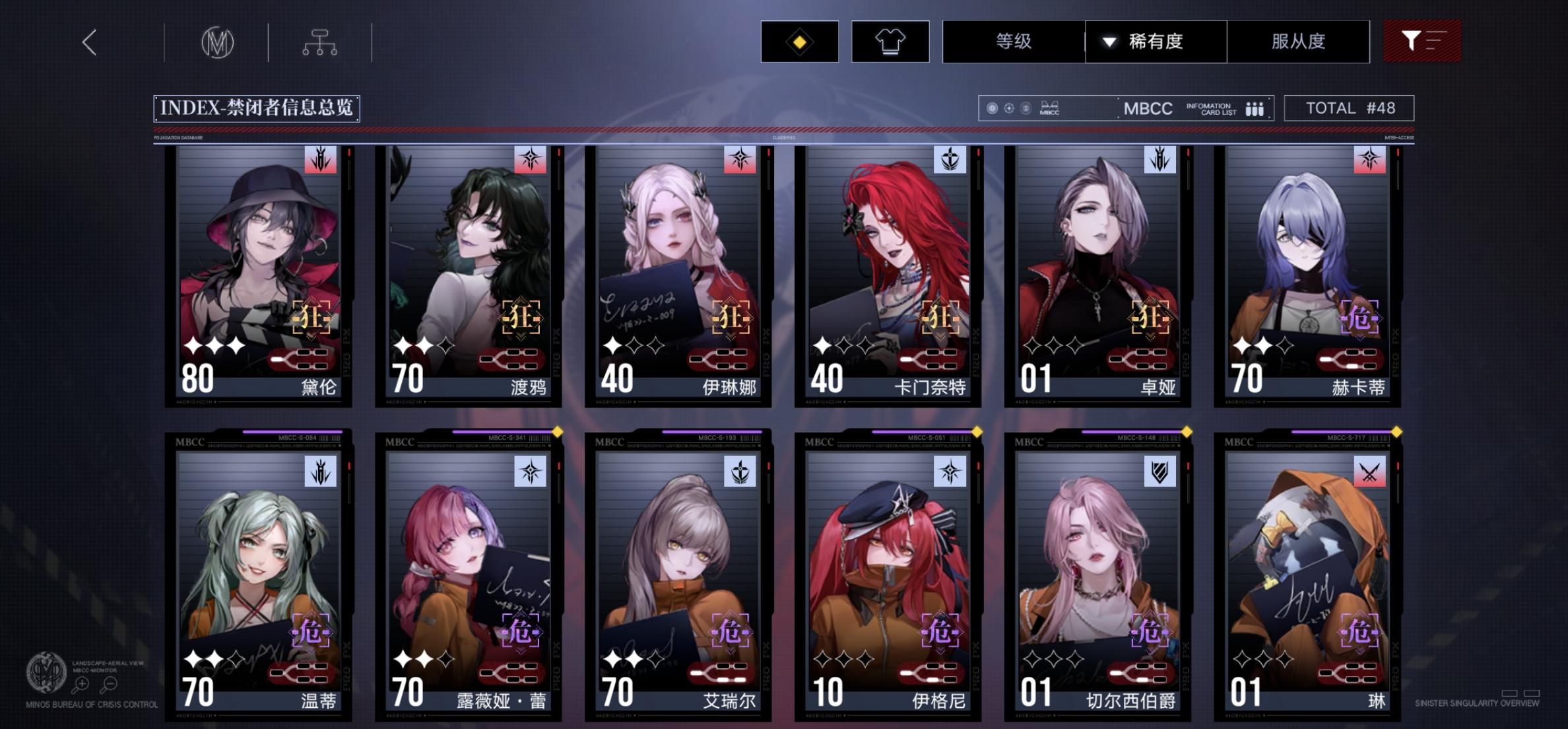The height and width of the screenshot is (729, 1568).
Task: Click the three-figure icon beside INFOMATION CARD LIST
Action: tap(1254, 108)
